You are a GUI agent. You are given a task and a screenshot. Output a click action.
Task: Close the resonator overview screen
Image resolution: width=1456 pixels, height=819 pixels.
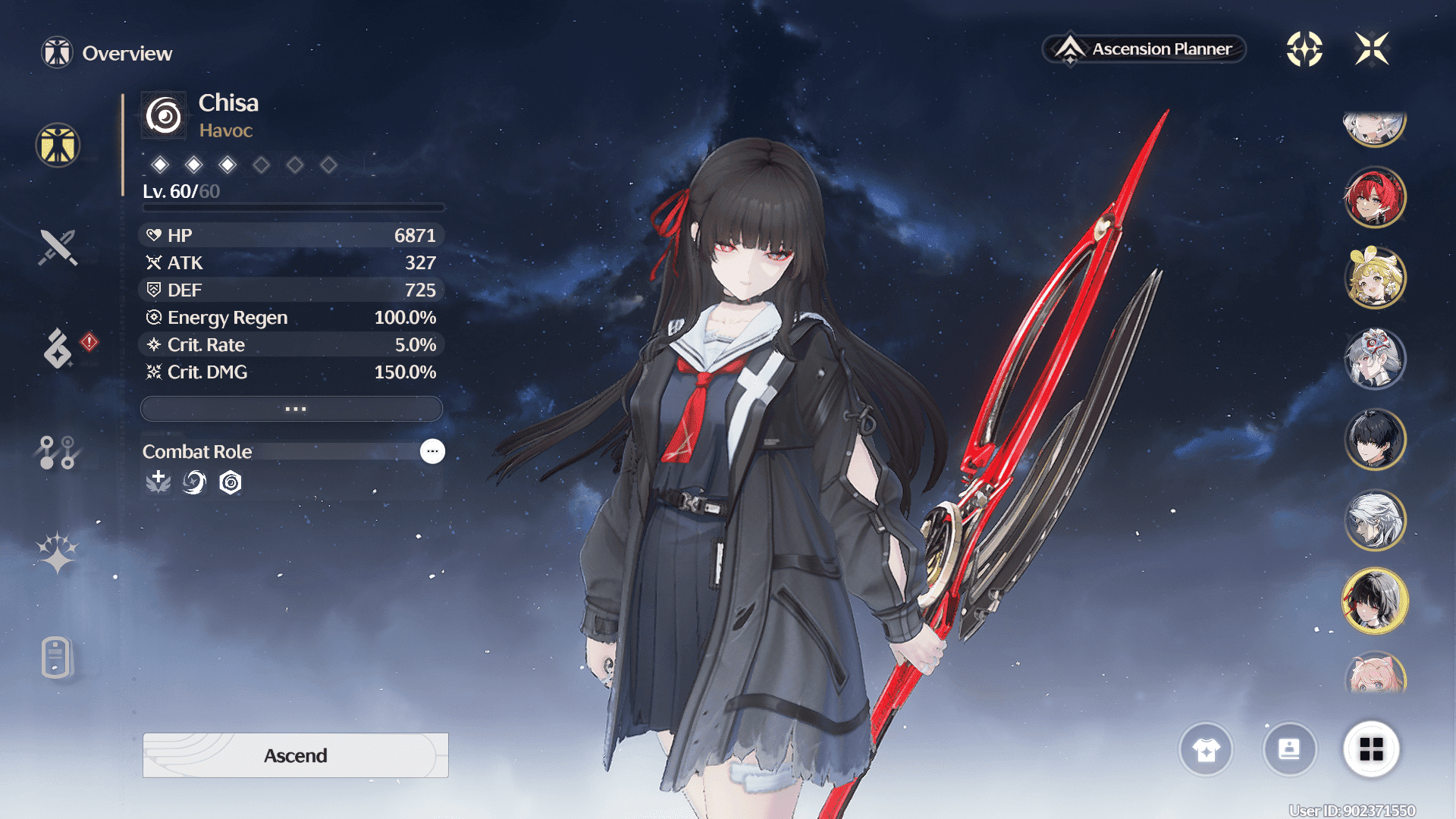coord(1372,49)
